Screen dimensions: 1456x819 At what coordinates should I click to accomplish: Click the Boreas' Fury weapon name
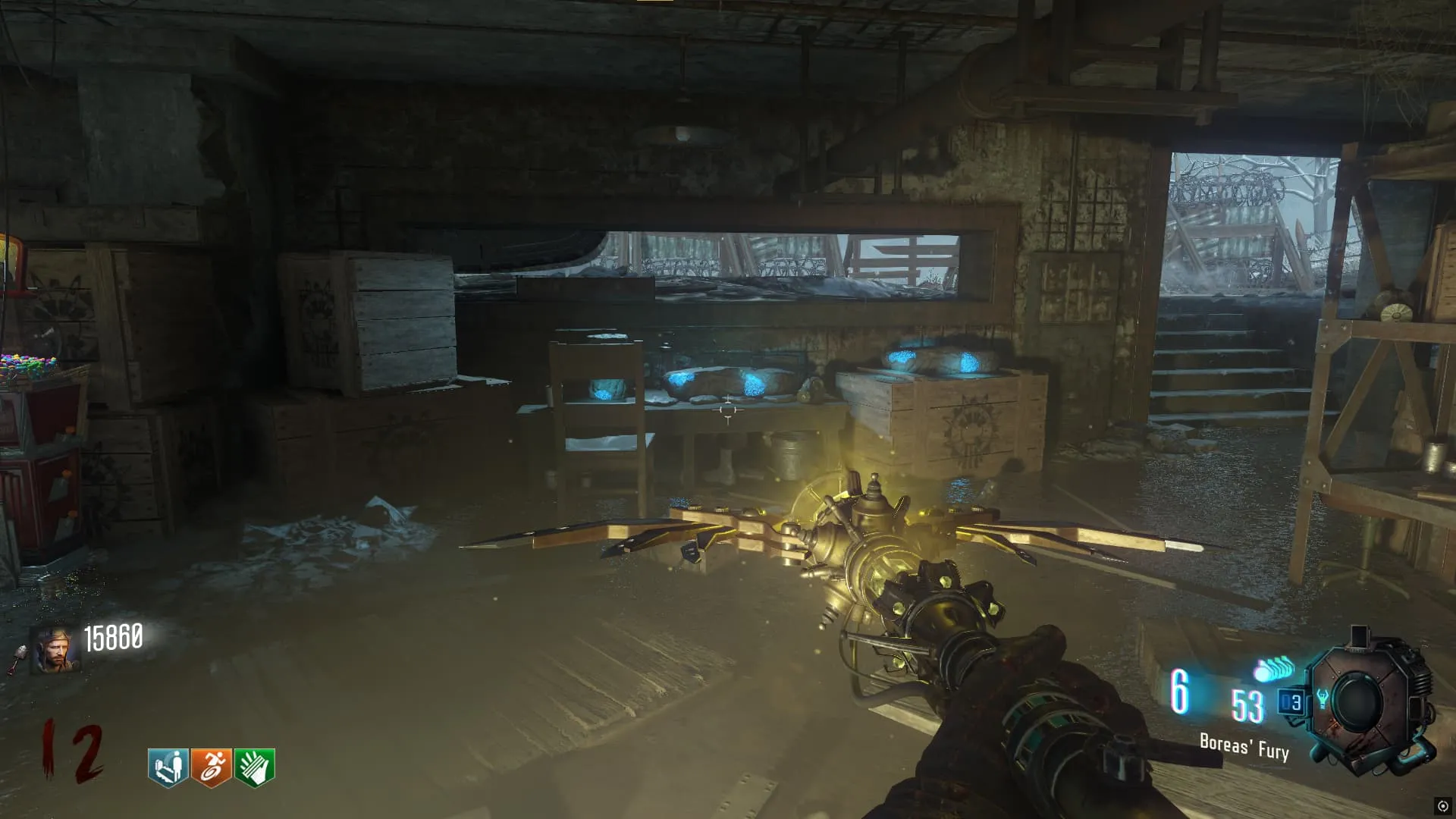point(1244,747)
